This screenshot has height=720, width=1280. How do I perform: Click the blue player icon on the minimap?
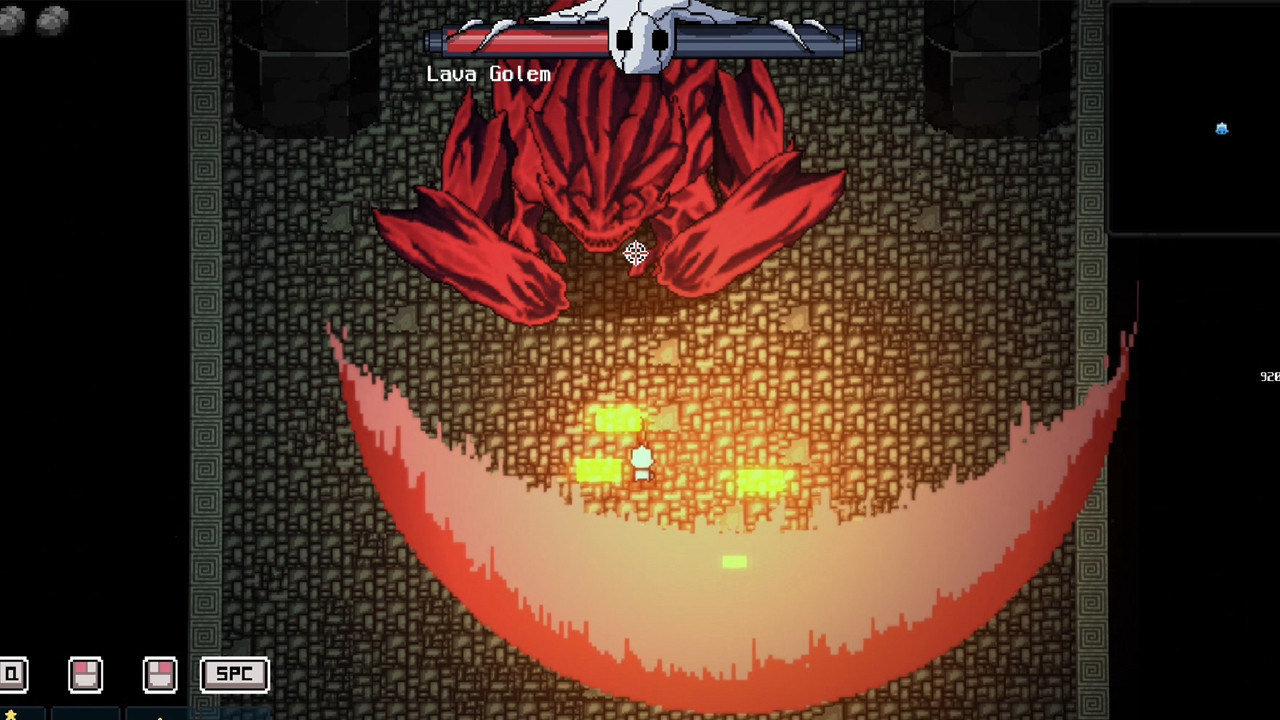point(1221,129)
